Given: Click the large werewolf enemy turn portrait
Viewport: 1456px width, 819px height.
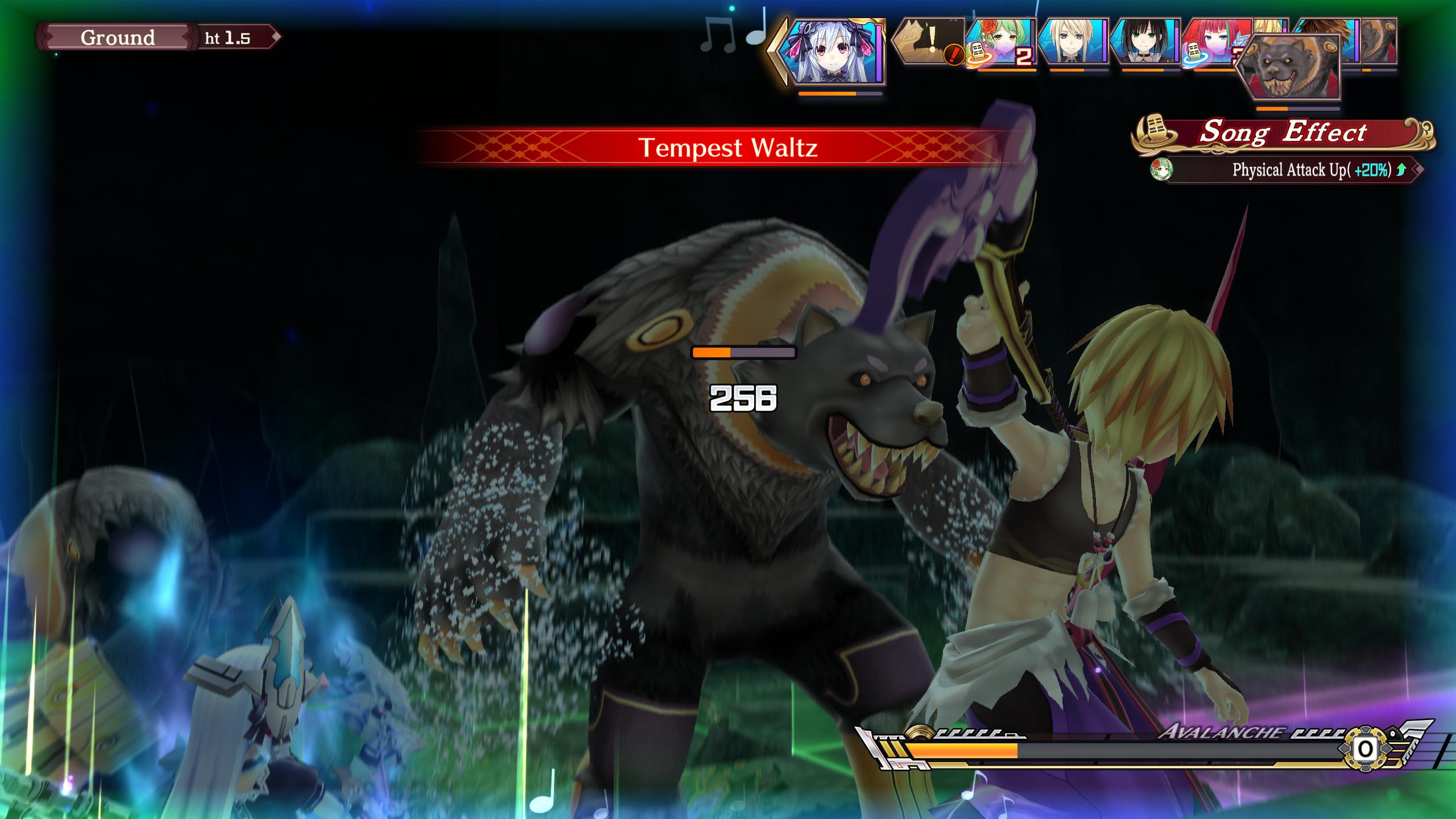Looking at the screenshot, I should 1289,67.
